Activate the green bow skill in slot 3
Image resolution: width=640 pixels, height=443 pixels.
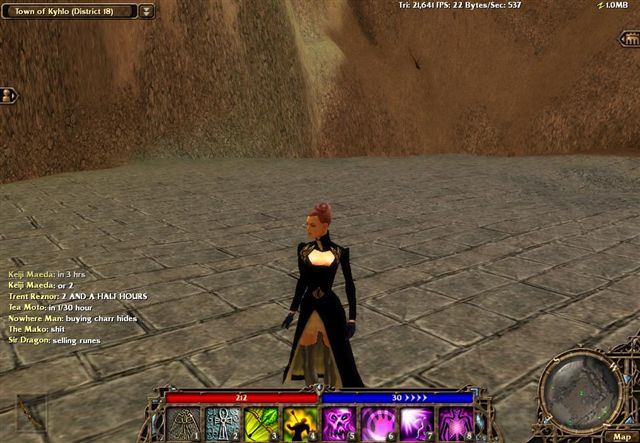(x=261, y=424)
